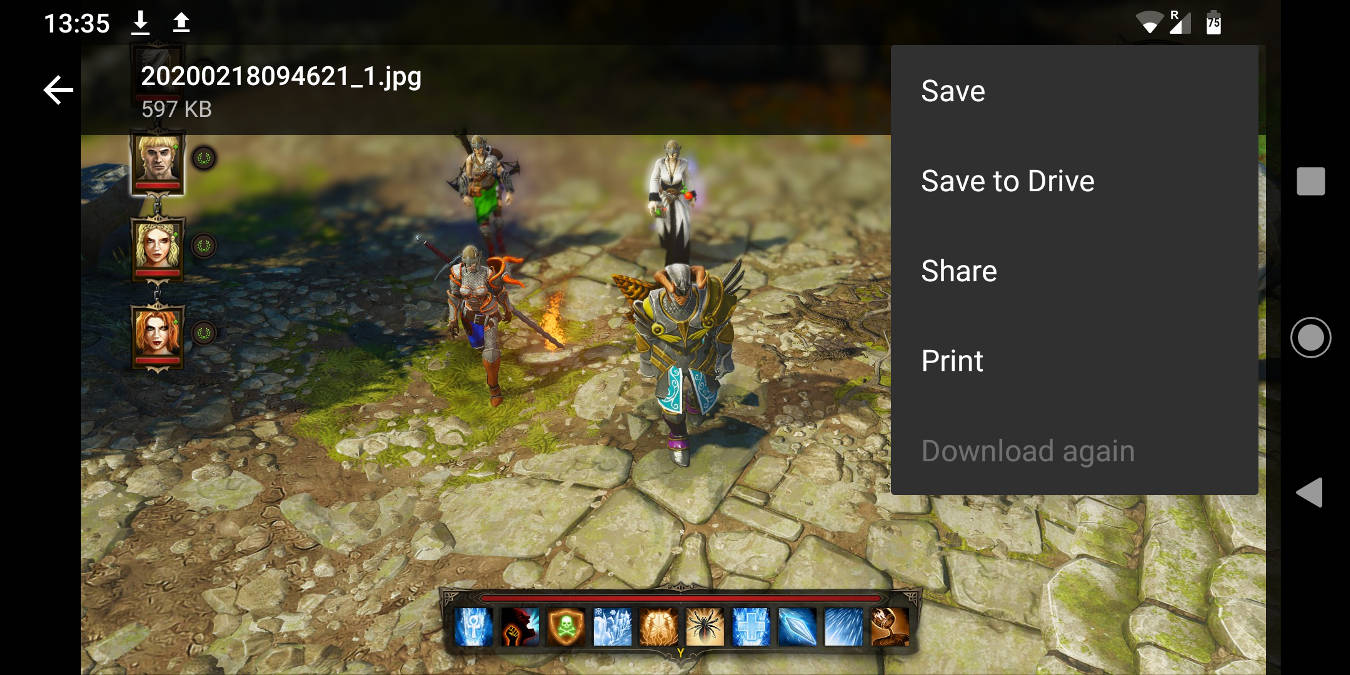Choose the blonde woman's party portrait
This screenshot has width=1350, height=675.
(x=158, y=245)
